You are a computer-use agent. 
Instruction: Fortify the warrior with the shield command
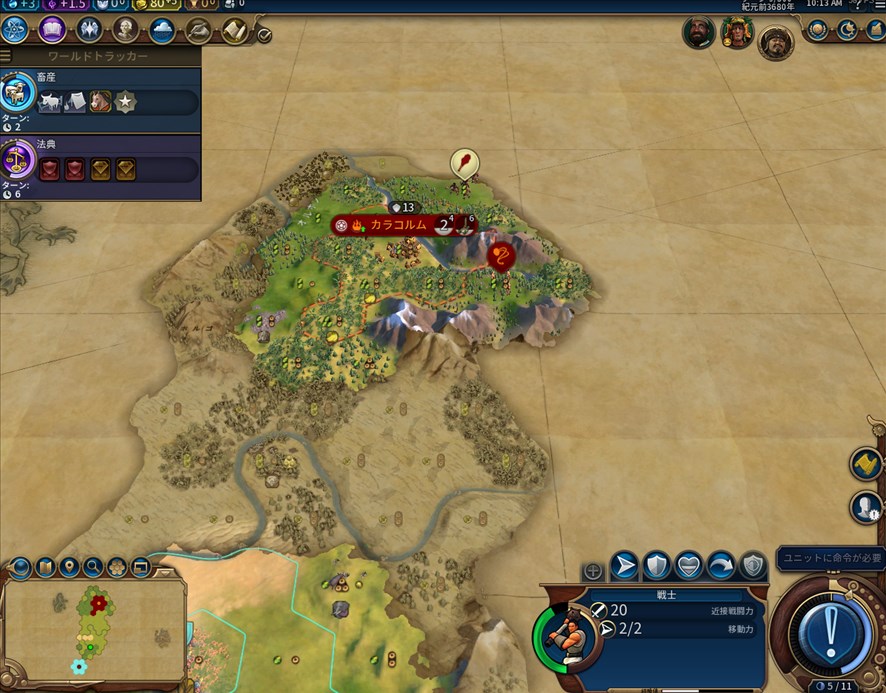(656, 566)
